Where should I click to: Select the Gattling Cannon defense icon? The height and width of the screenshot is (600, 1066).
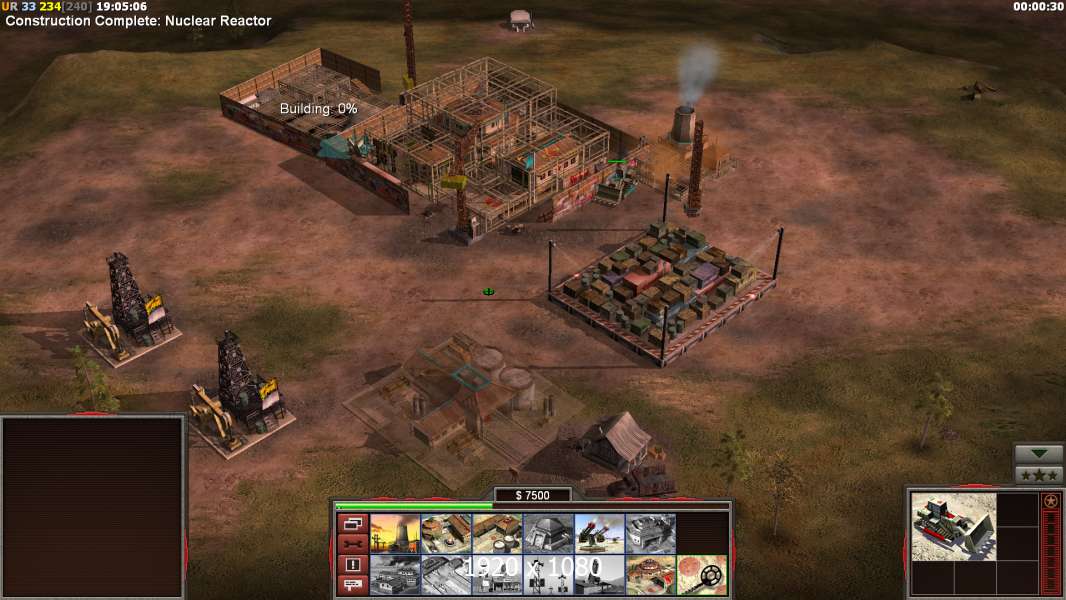pos(598,534)
